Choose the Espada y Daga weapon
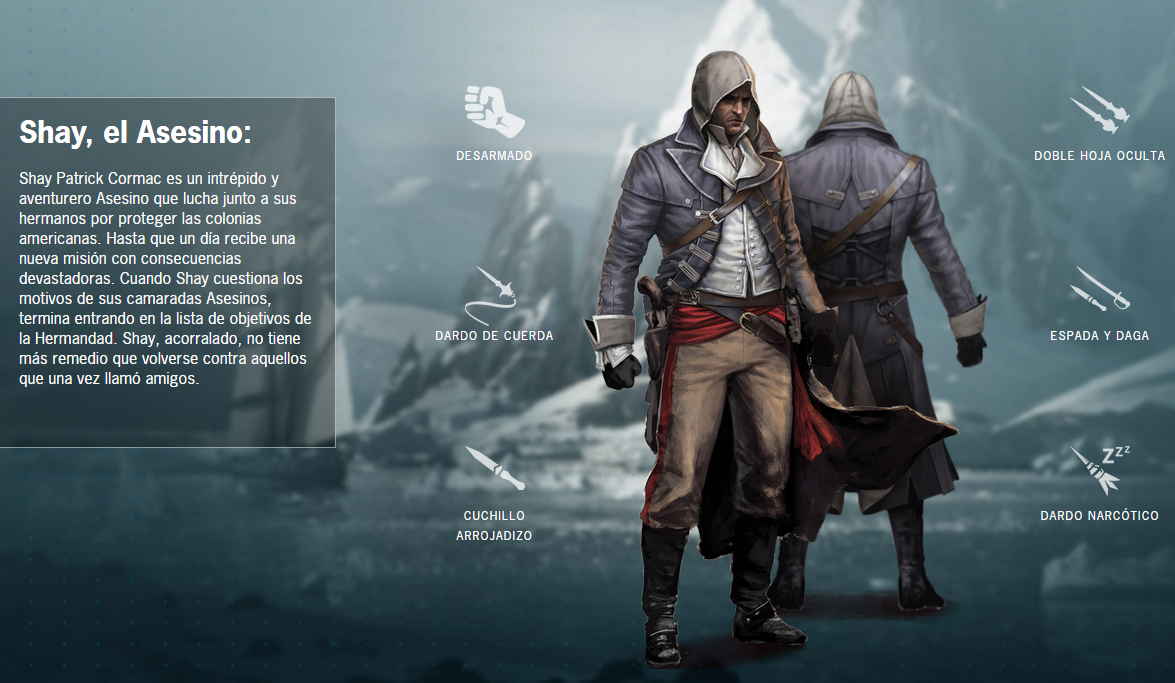The image size is (1175, 683). tap(1099, 290)
